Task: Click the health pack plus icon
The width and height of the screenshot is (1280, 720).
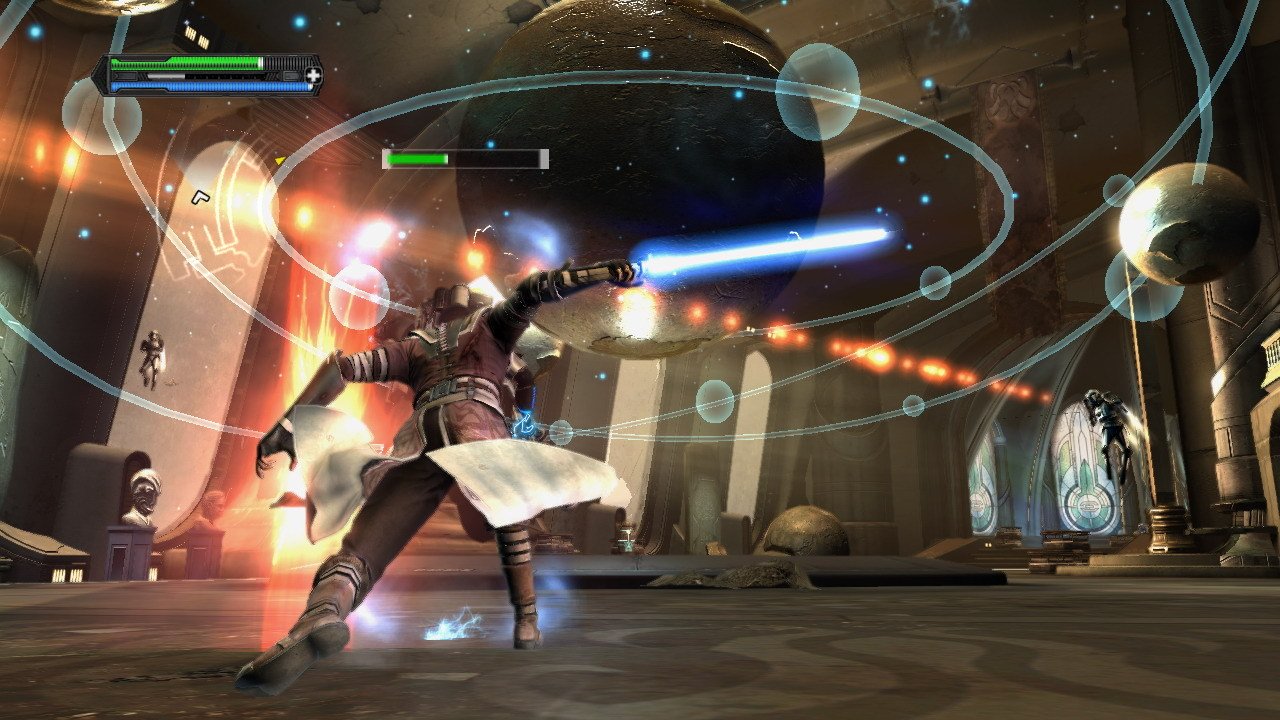Action: point(313,74)
